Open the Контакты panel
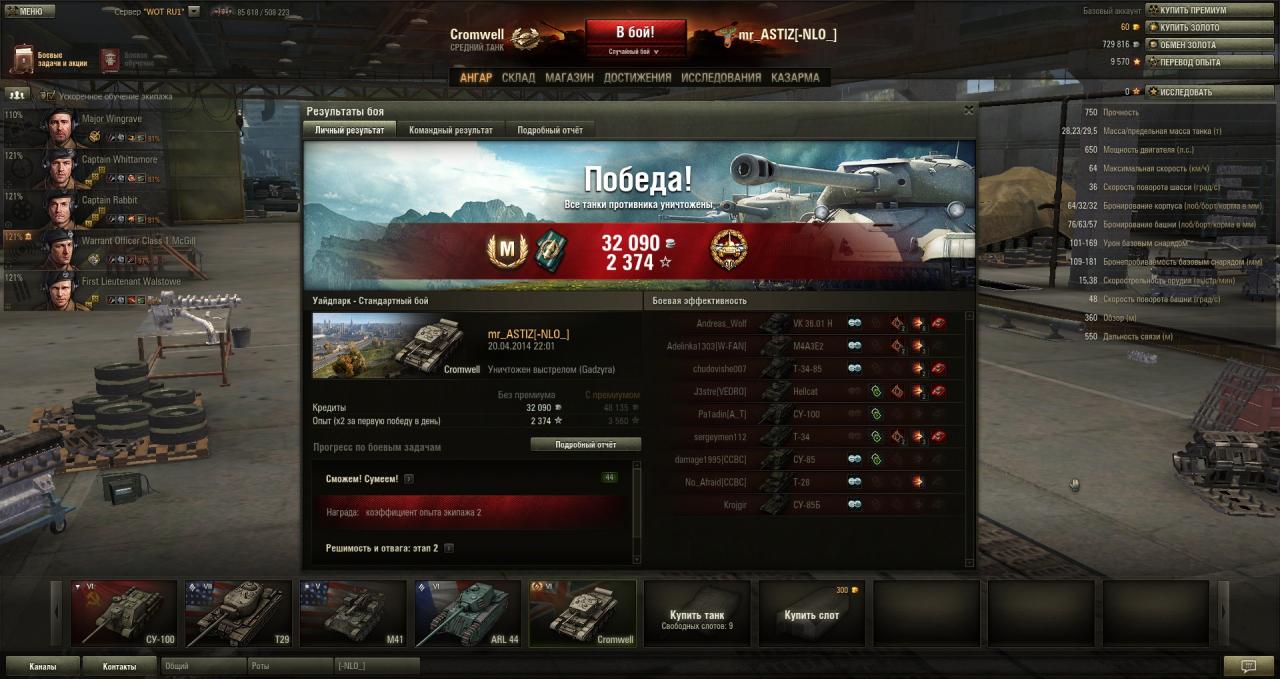 [118, 665]
